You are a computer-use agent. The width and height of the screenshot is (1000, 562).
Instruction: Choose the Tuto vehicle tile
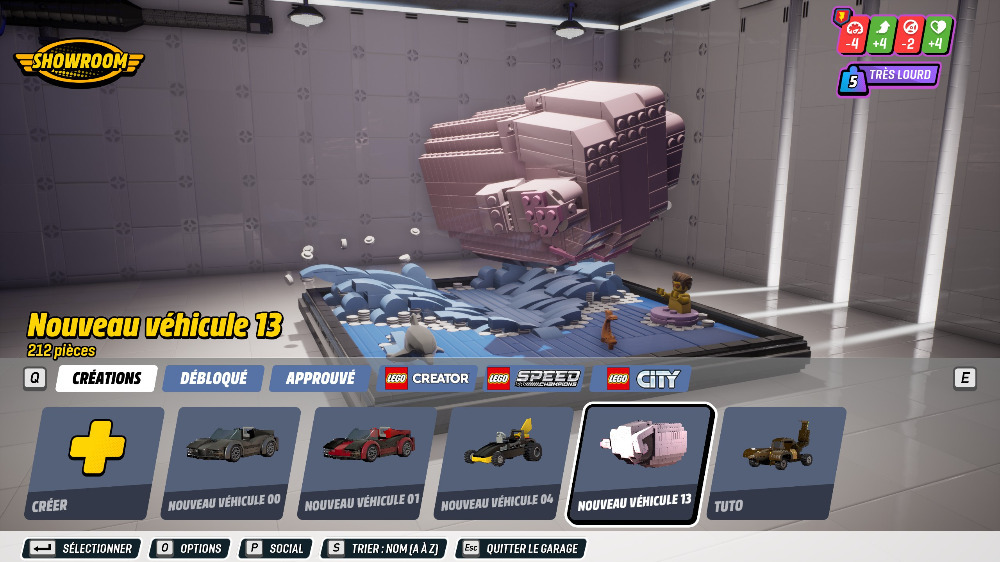point(779,462)
